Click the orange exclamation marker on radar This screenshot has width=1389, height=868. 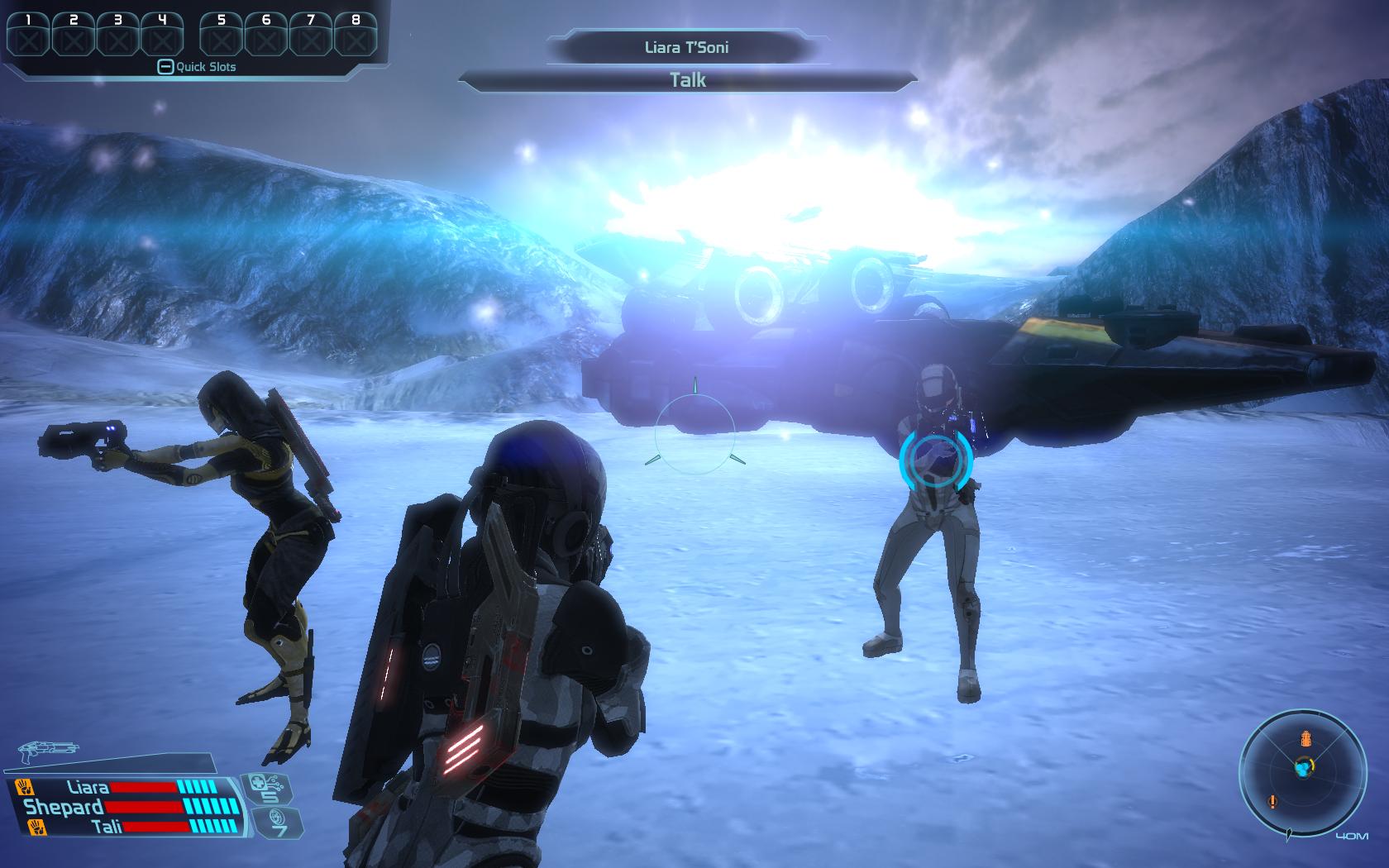(1272, 800)
